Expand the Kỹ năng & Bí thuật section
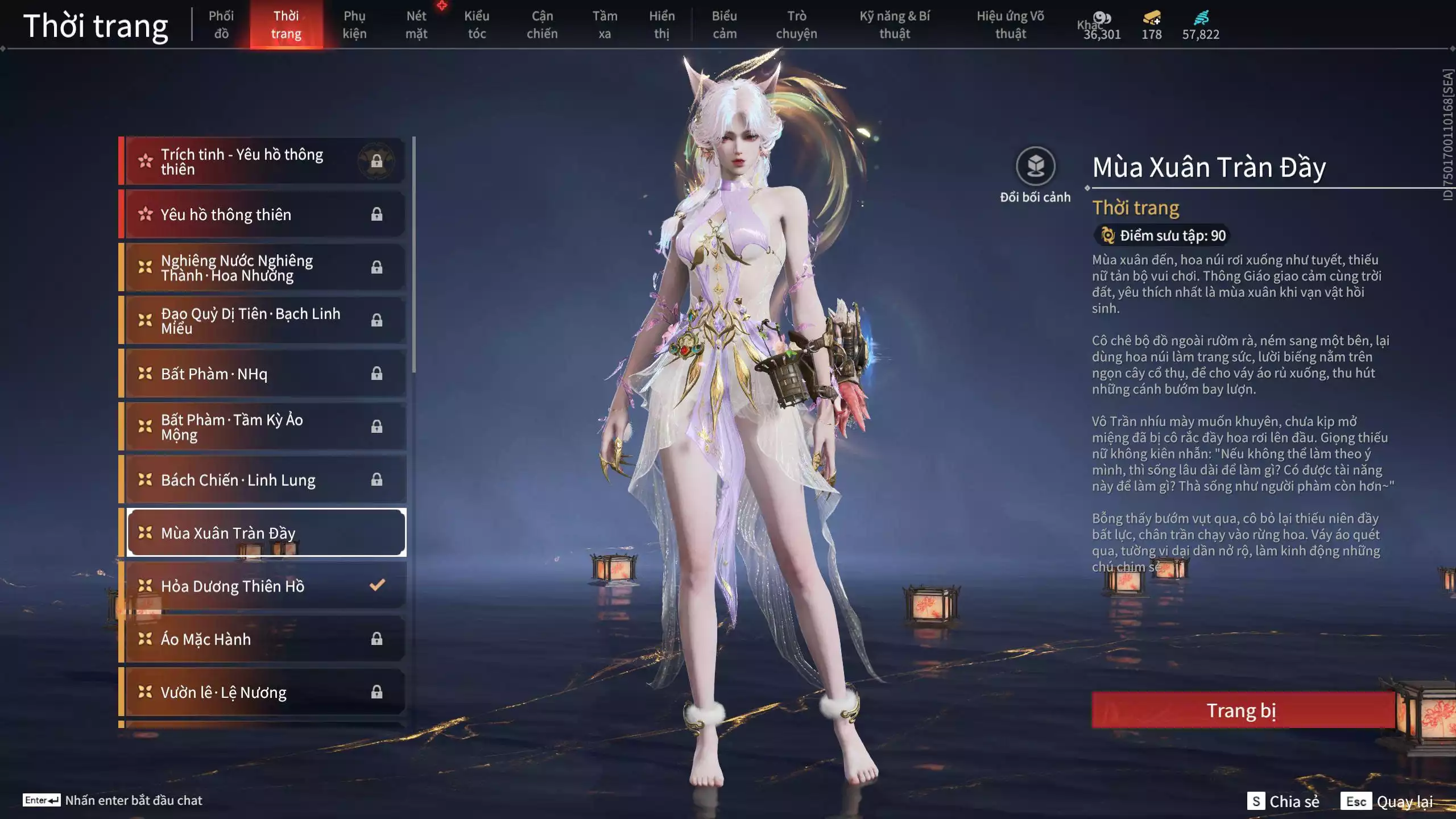 coord(896,24)
